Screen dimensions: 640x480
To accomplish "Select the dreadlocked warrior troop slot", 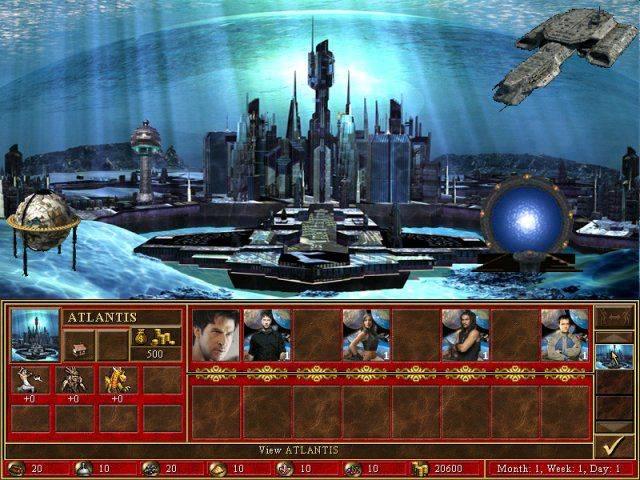I will pyautogui.click(x=465, y=334).
